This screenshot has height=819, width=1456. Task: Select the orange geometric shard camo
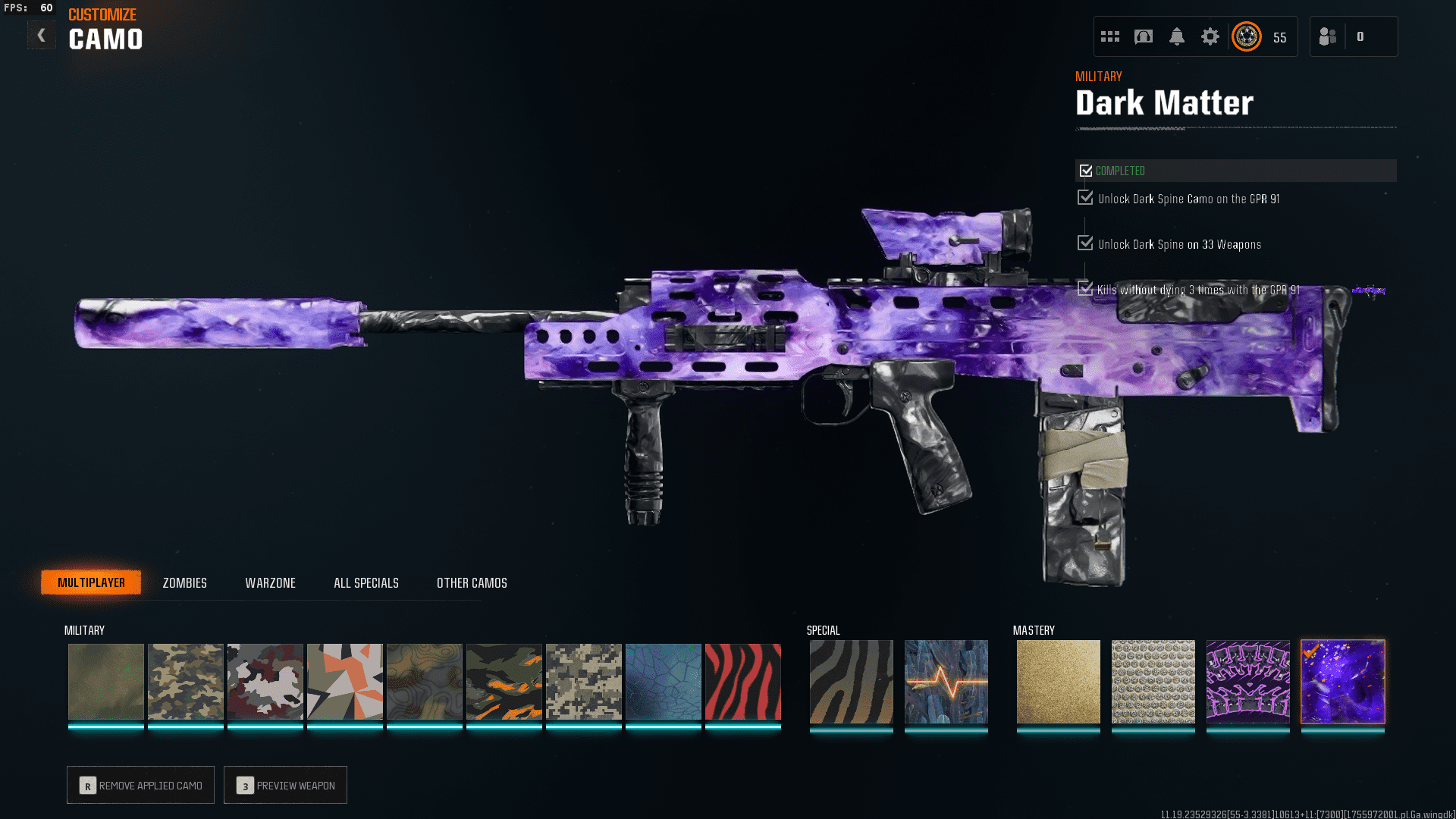344,681
